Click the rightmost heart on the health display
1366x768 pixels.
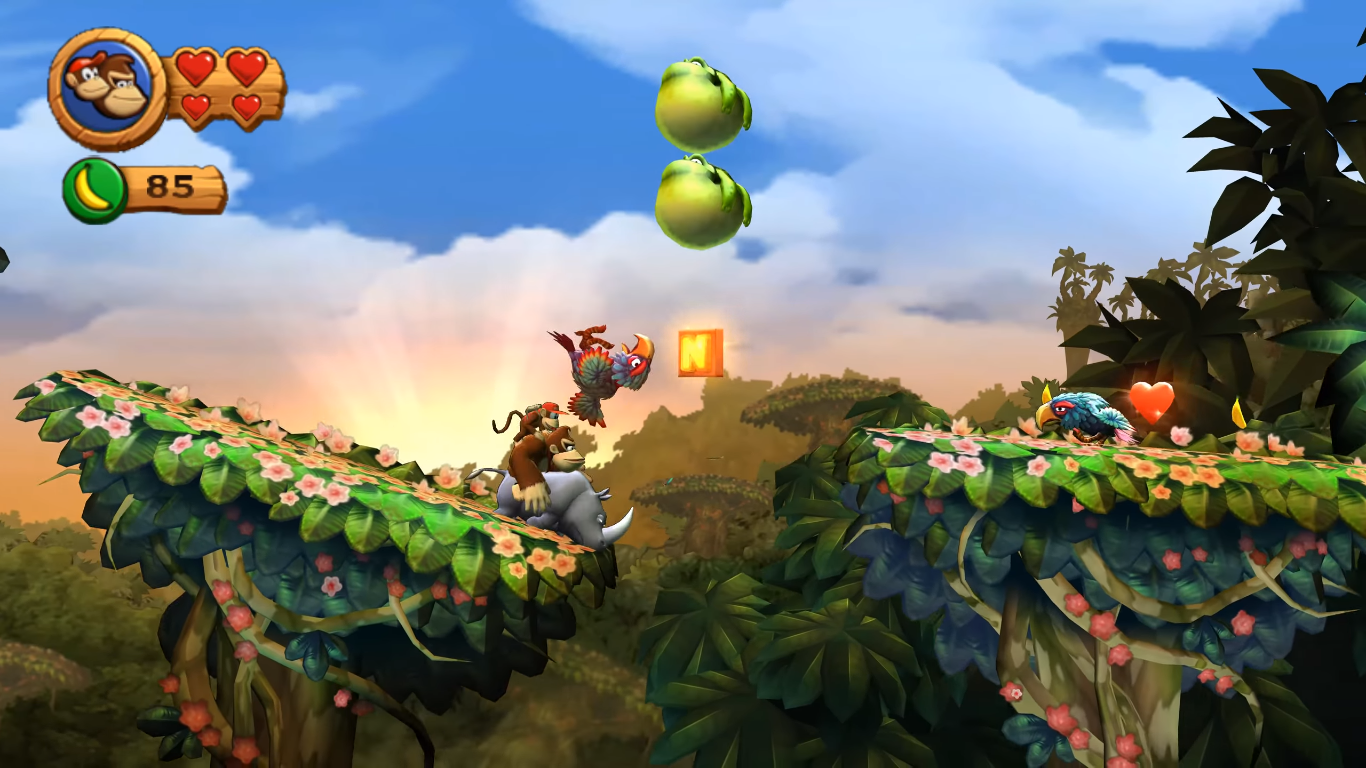(x=249, y=108)
